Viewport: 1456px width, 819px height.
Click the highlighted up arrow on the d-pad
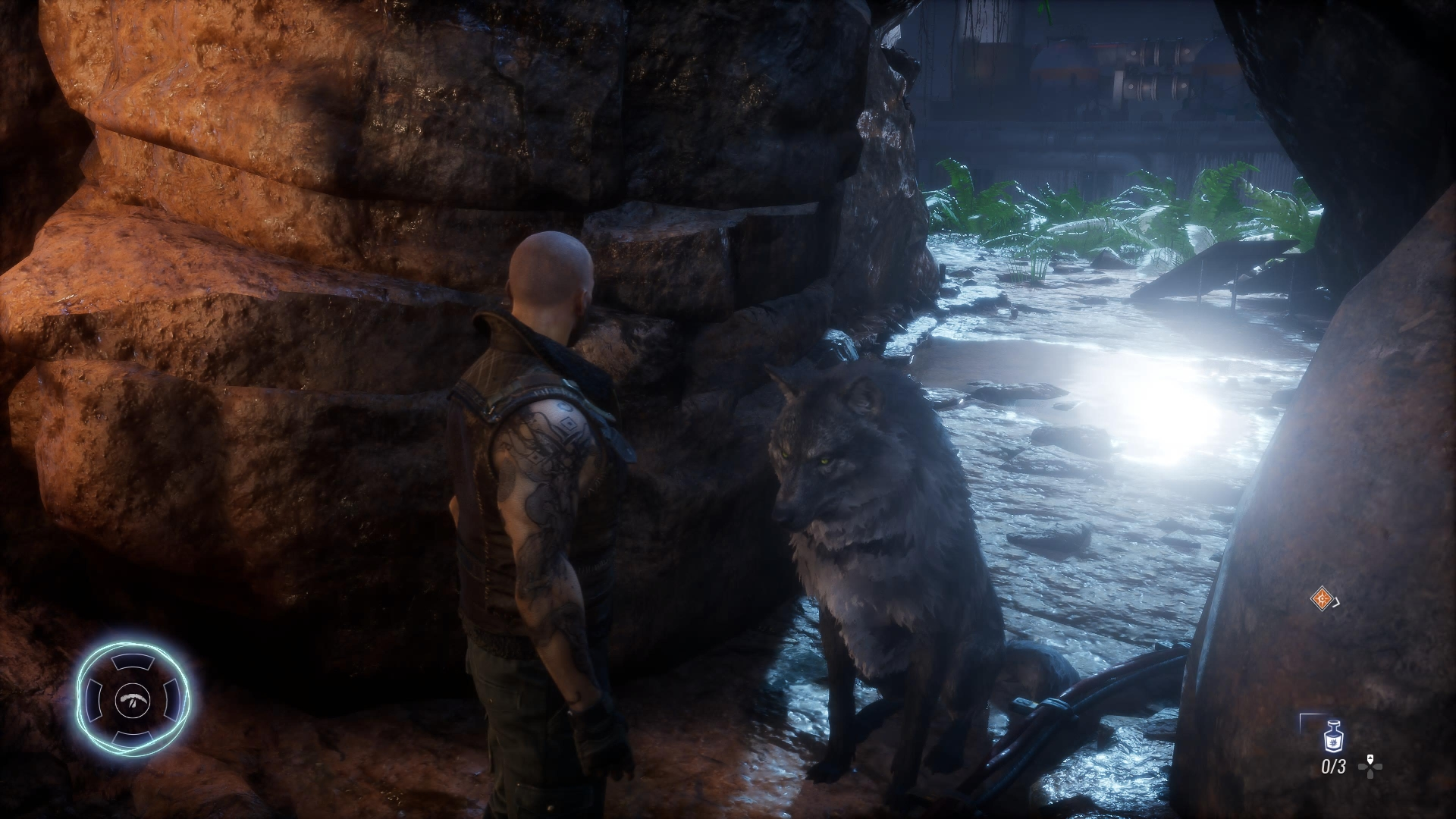click(x=1370, y=758)
